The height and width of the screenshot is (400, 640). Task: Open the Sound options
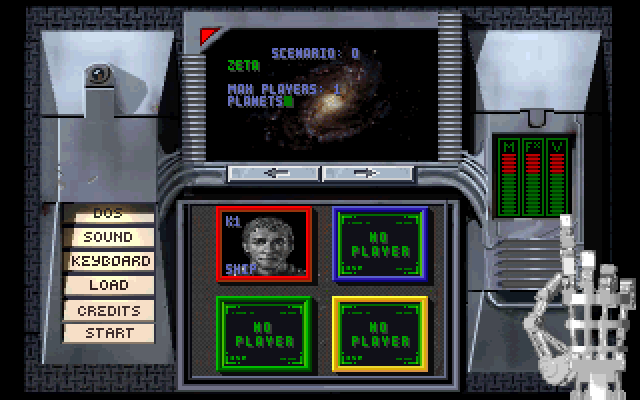tap(108, 237)
